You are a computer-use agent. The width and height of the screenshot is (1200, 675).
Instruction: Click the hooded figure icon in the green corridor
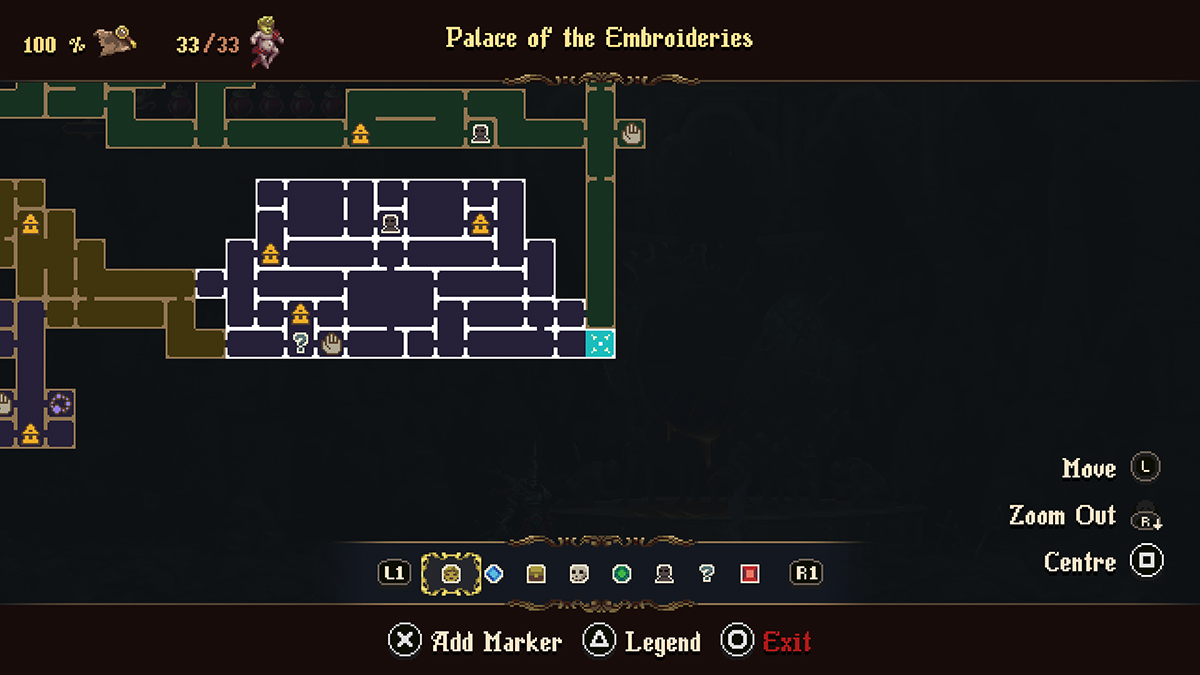480,133
